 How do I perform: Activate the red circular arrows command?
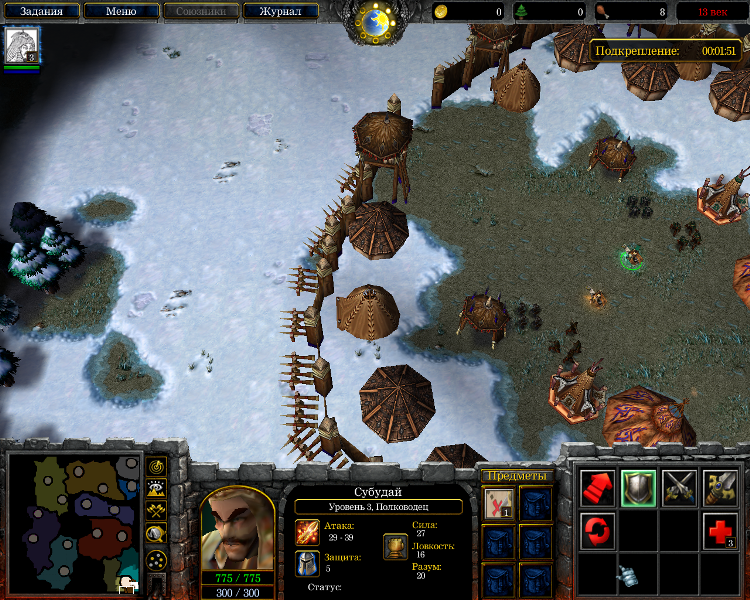point(598,528)
